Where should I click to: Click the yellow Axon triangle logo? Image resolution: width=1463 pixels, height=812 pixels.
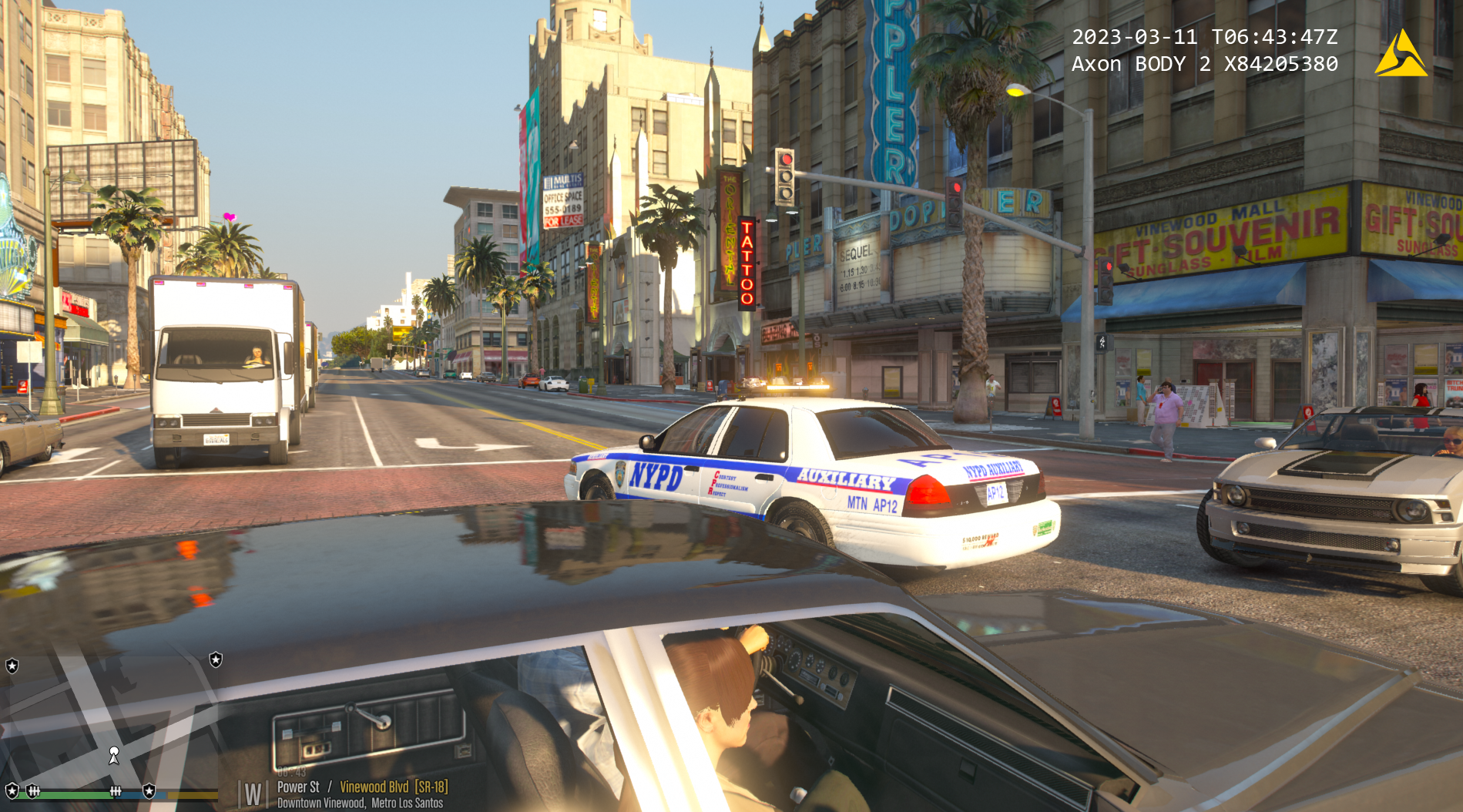click(1401, 54)
